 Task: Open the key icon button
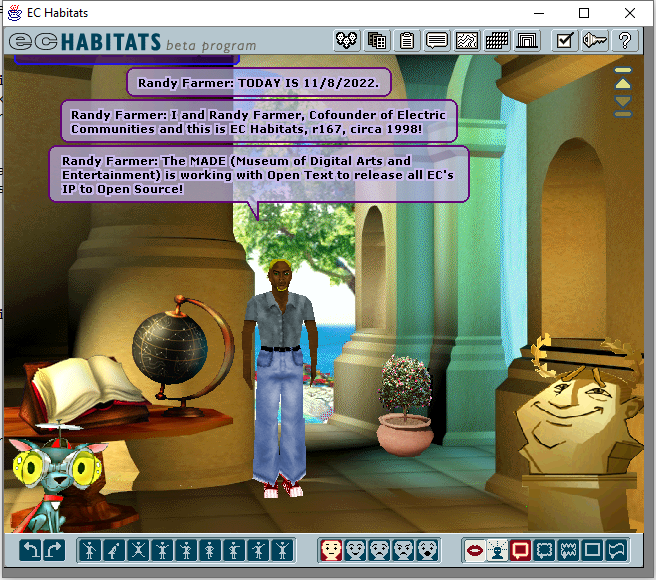595,41
